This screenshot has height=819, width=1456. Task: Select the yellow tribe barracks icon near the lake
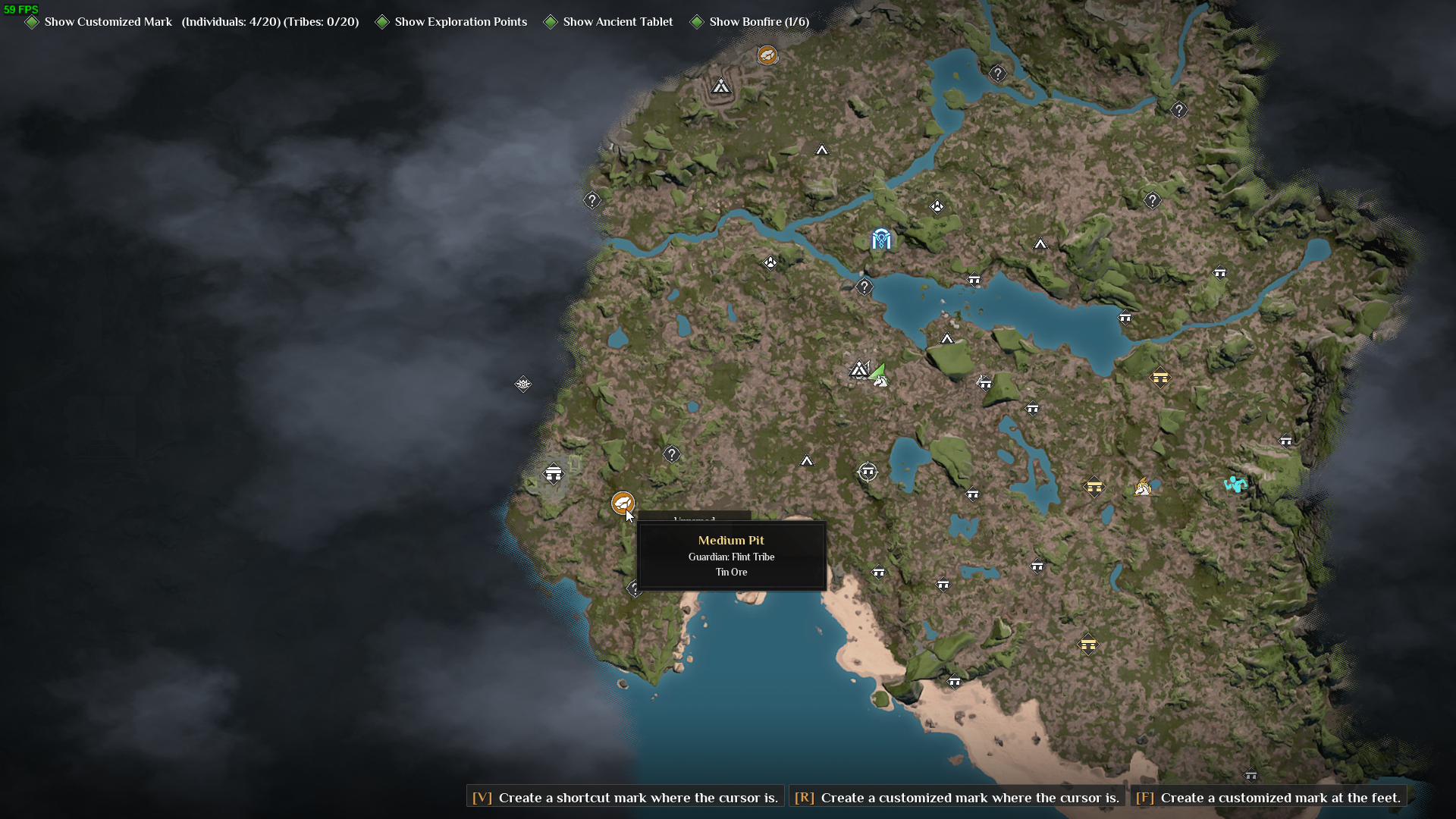1161,378
